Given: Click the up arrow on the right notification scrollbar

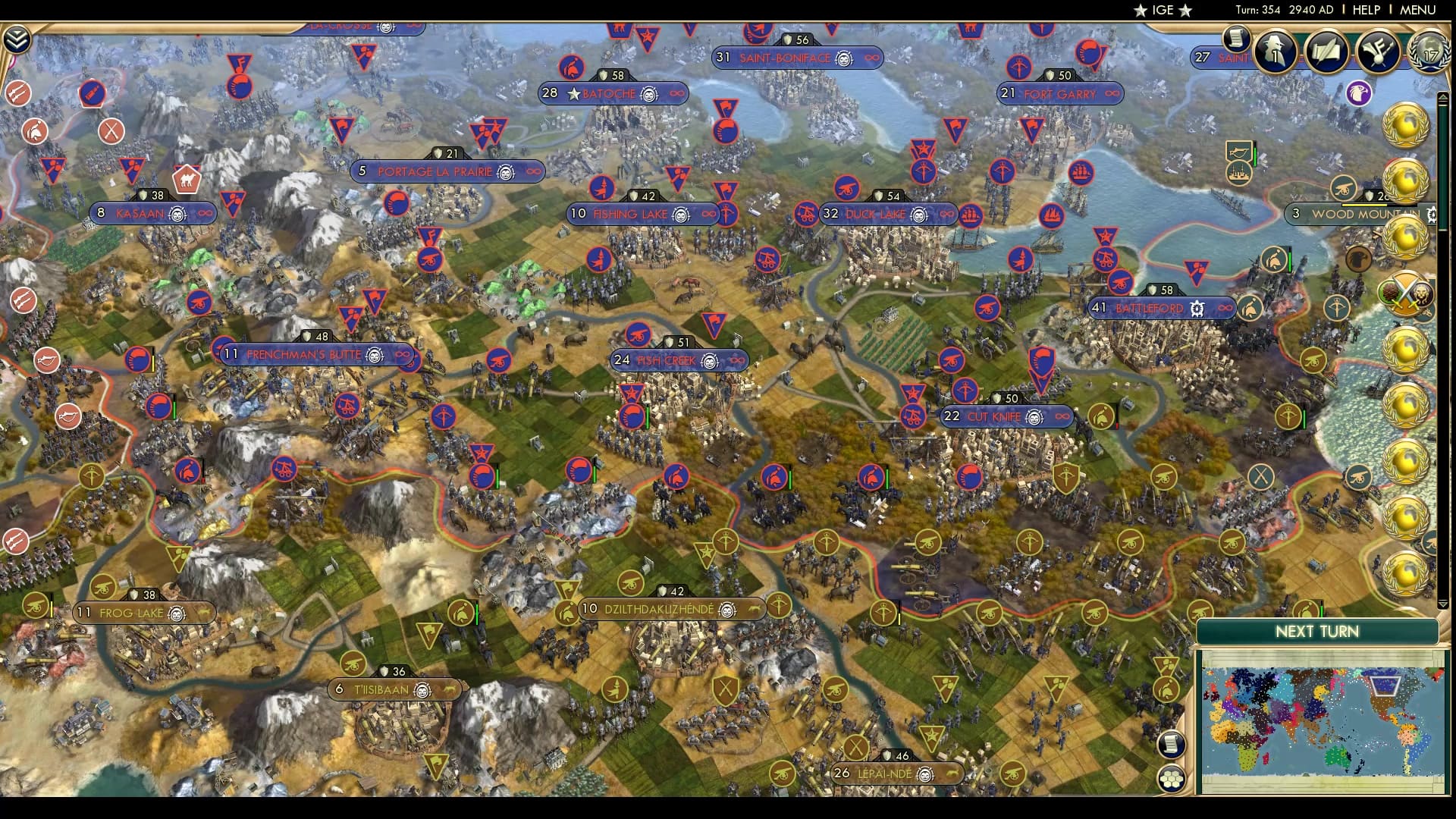Looking at the screenshot, I should tap(1442, 97).
